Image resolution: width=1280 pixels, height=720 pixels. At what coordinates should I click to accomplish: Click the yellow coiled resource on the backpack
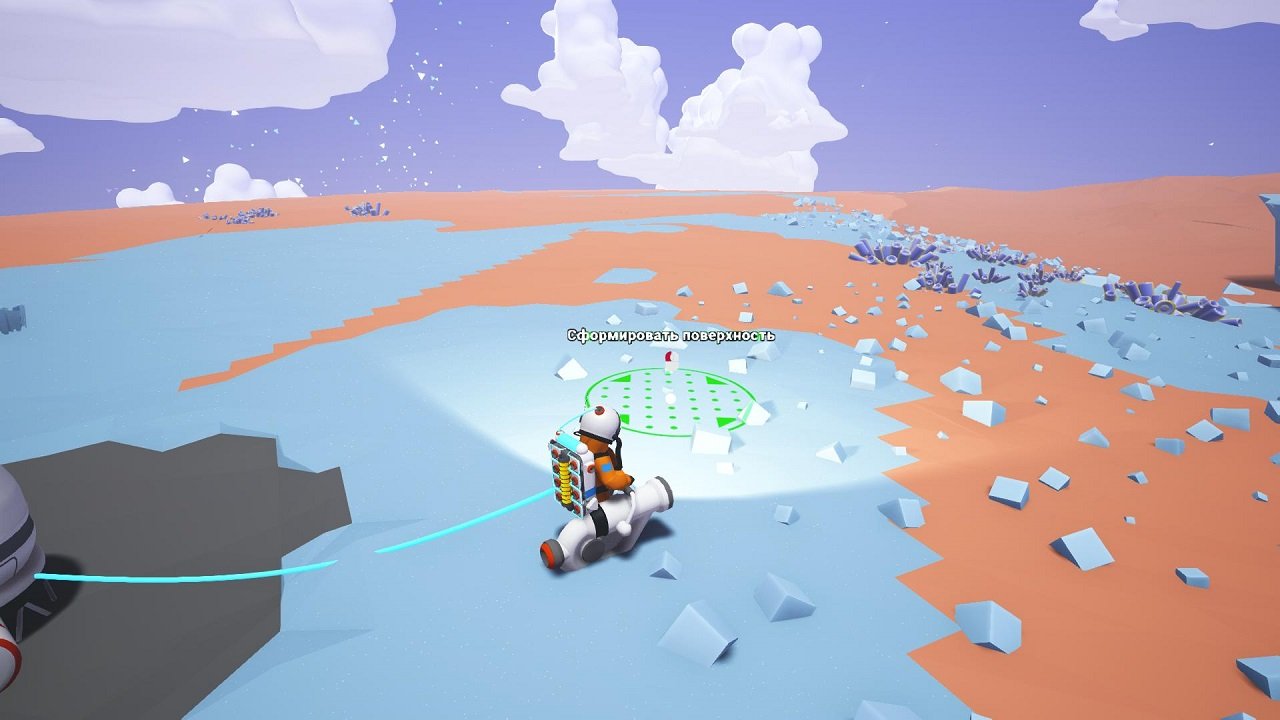564,480
